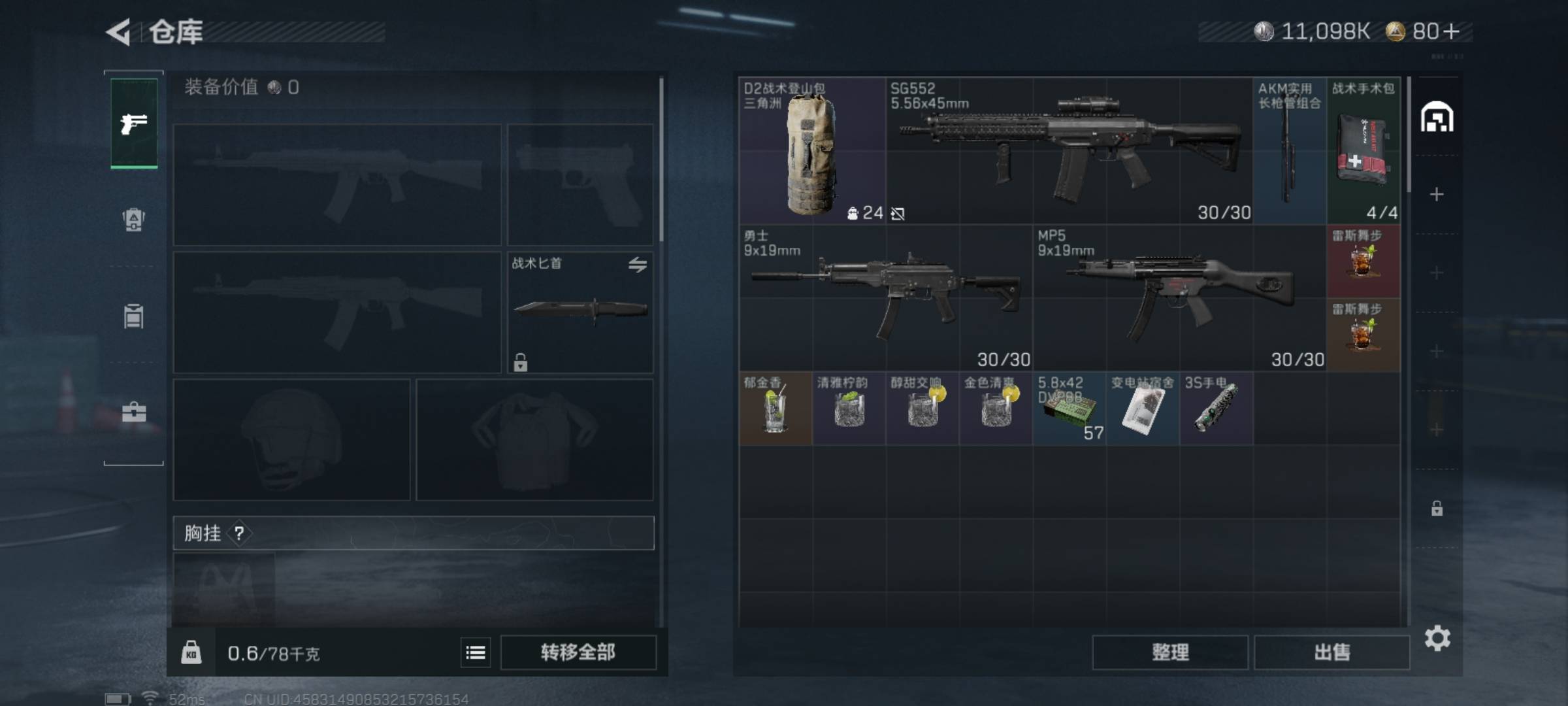Select the 战术手术包 surgical kit
The width and height of the screenshot is (1568, 706).
coord(1364,152)
